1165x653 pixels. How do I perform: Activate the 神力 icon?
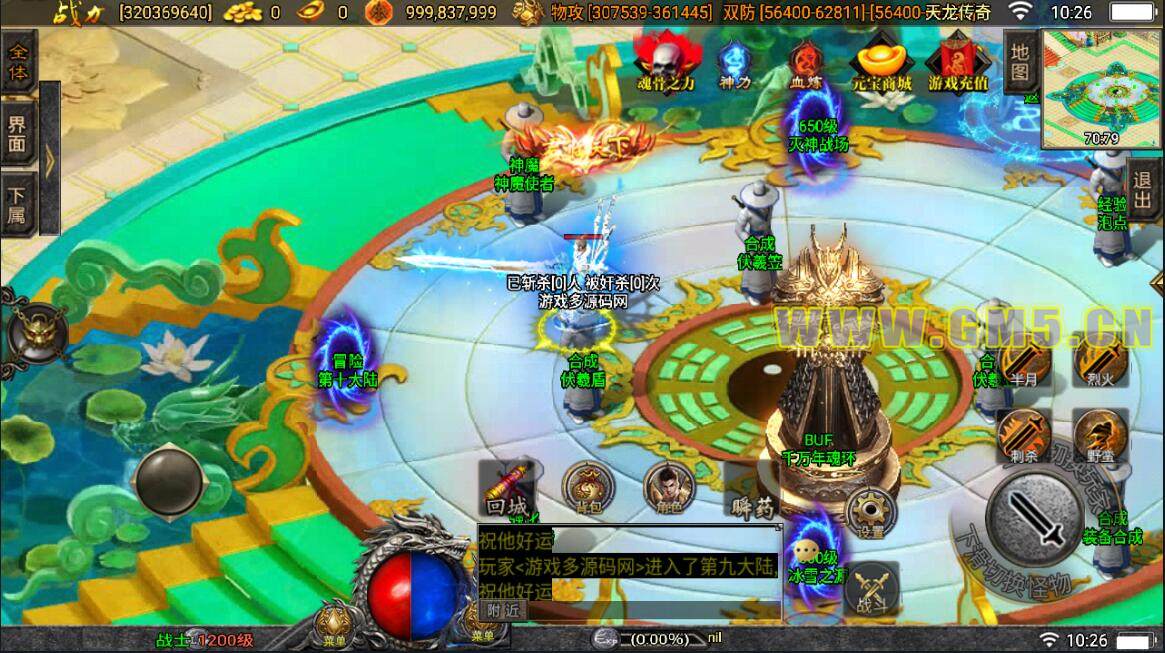point(734,63)
